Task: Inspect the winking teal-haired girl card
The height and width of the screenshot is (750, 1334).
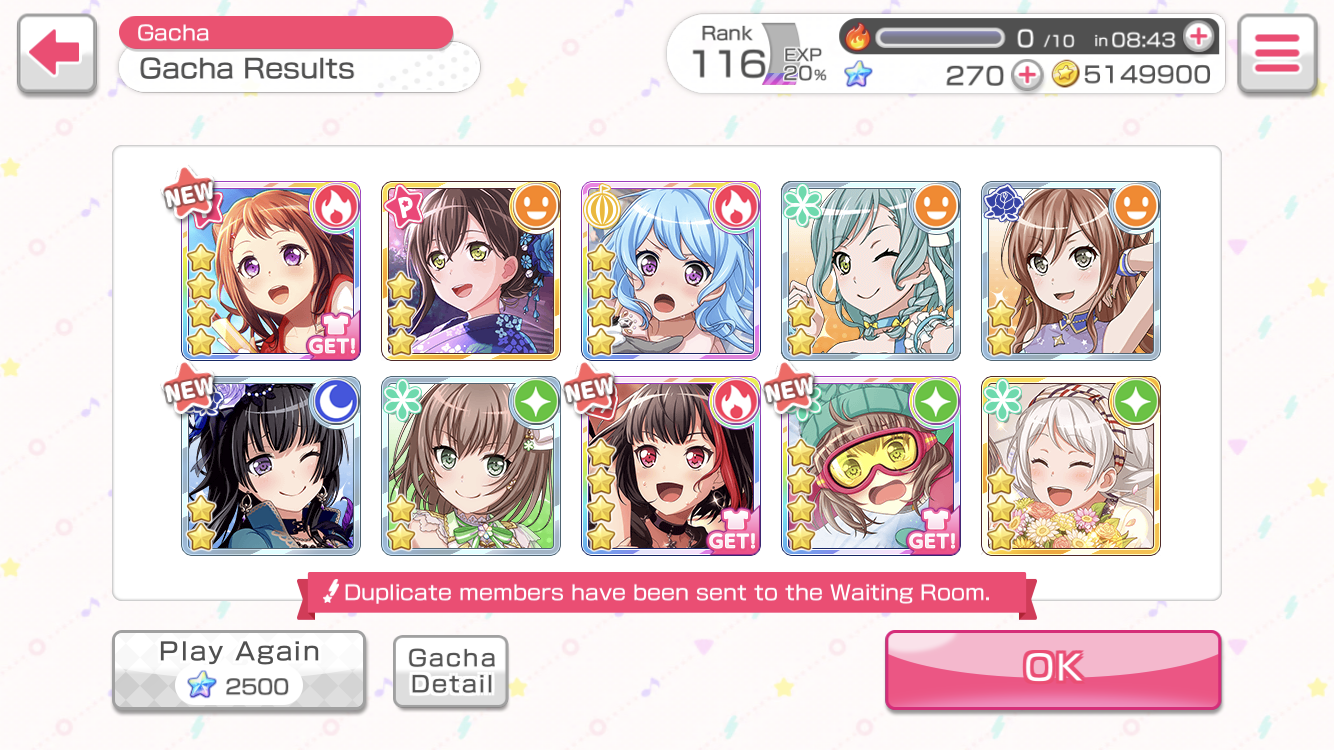Action: pyautogui.click(x=871, y=271)
